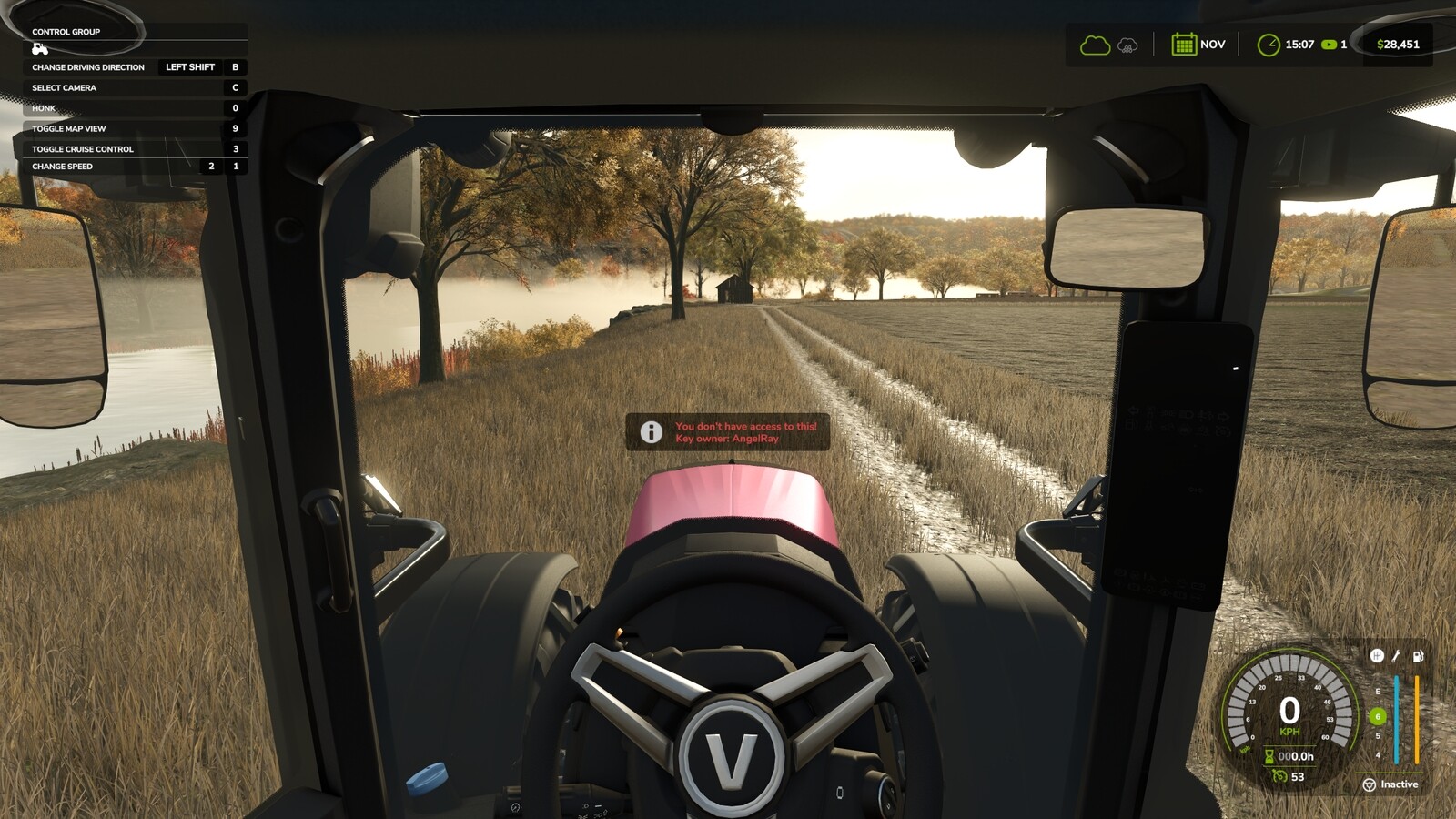Select the gear shift icon on dashboard
The width and height of the screenshot is (1456, 819).
tap(1377, 656)
